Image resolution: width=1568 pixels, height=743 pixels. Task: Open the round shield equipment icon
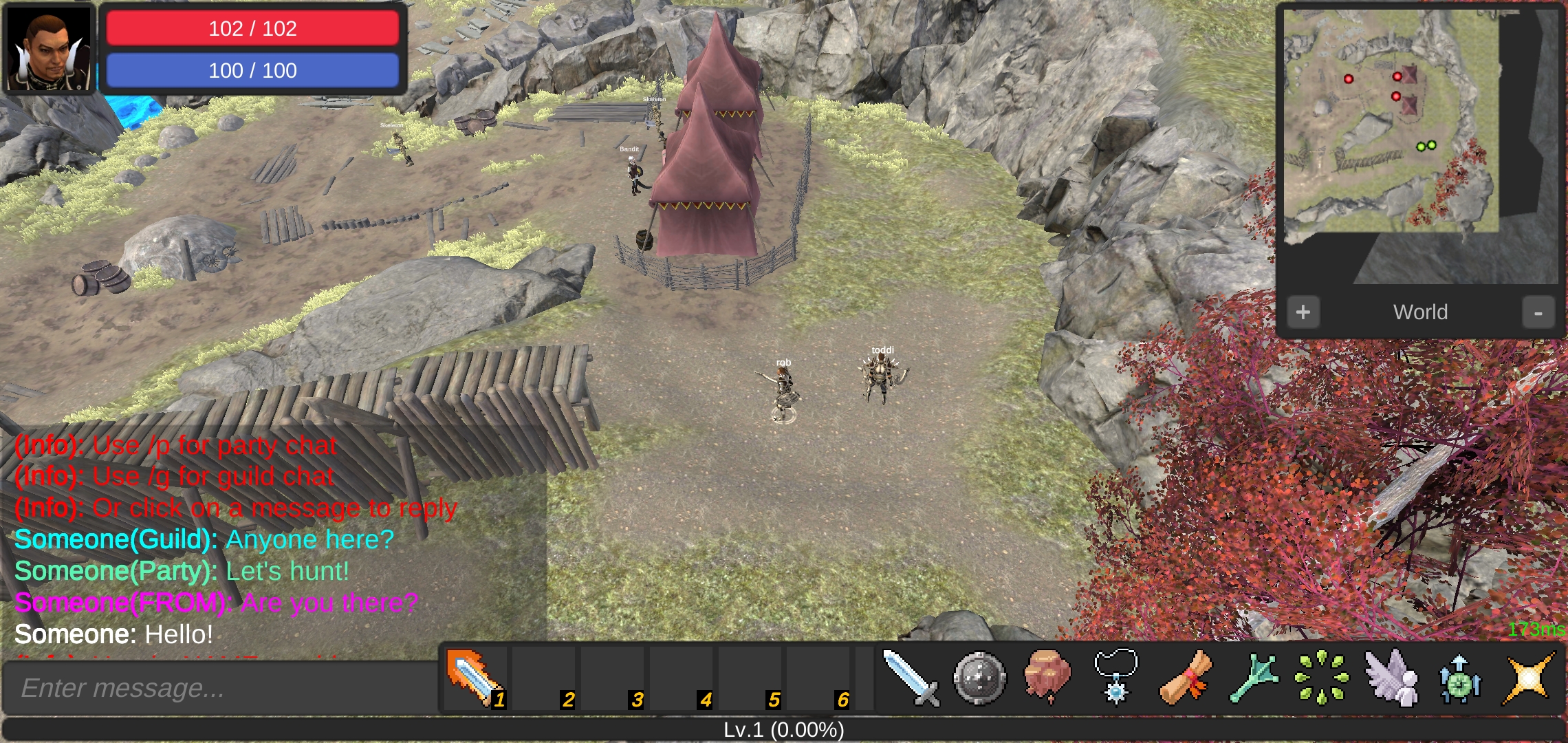tap(979, 679)
